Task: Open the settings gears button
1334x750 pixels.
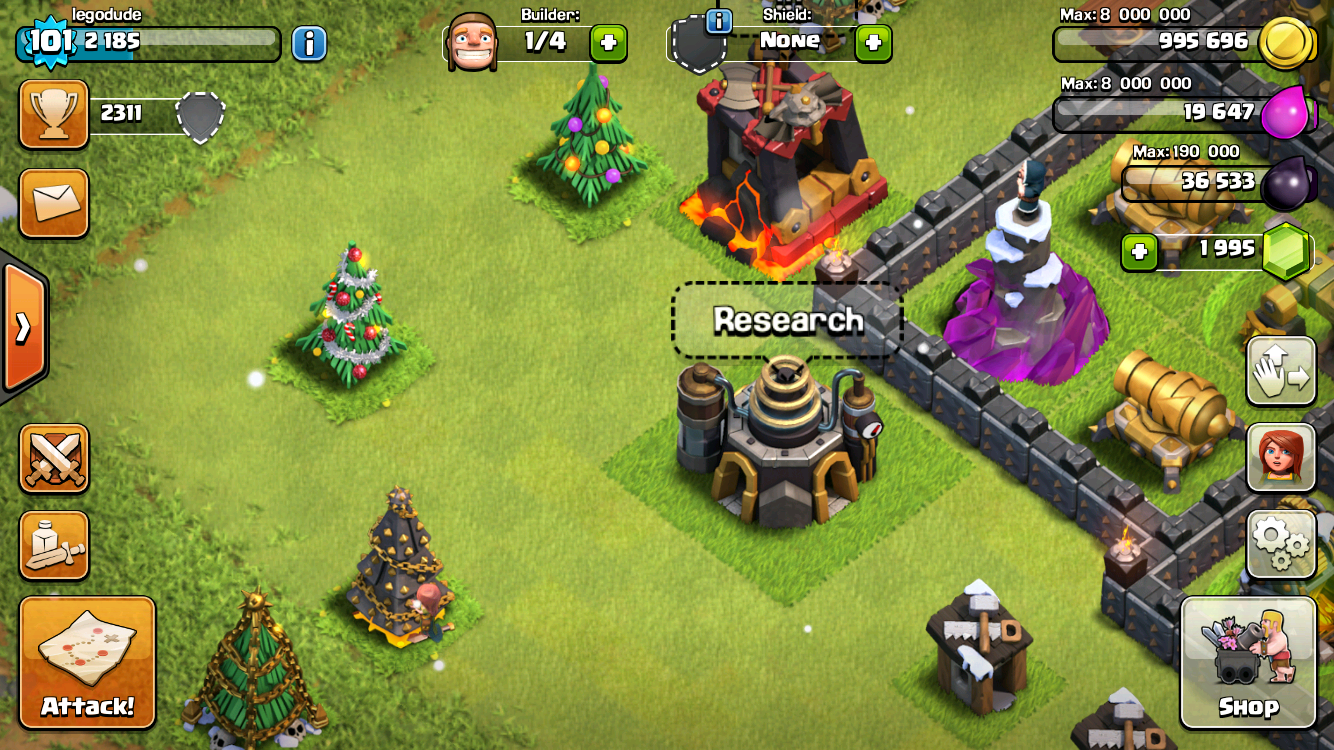Action: pos(1281,543)
